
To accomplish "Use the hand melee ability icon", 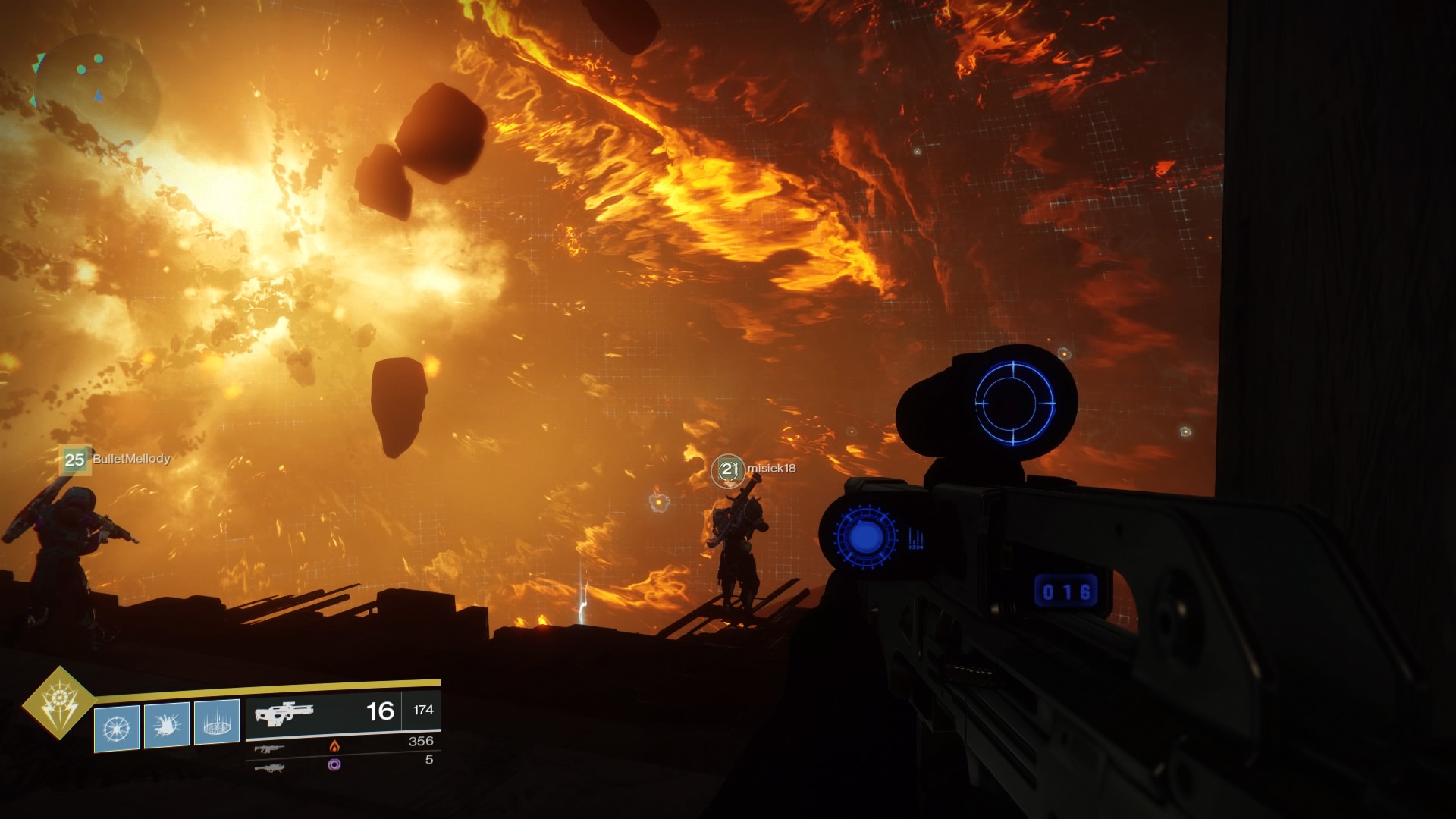I will 166,725.
